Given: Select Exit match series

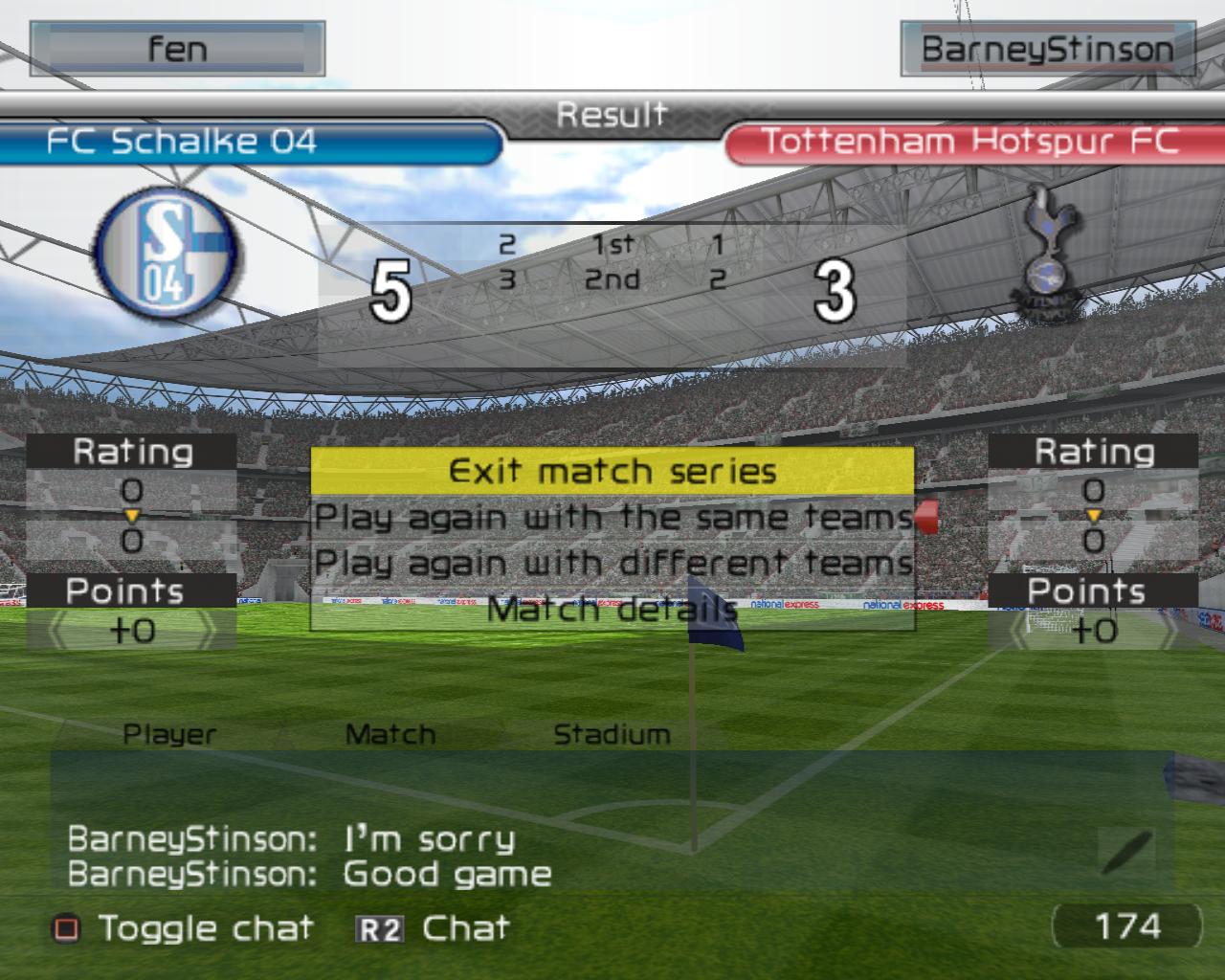Looking at the screenshot, I should point(612,471).
